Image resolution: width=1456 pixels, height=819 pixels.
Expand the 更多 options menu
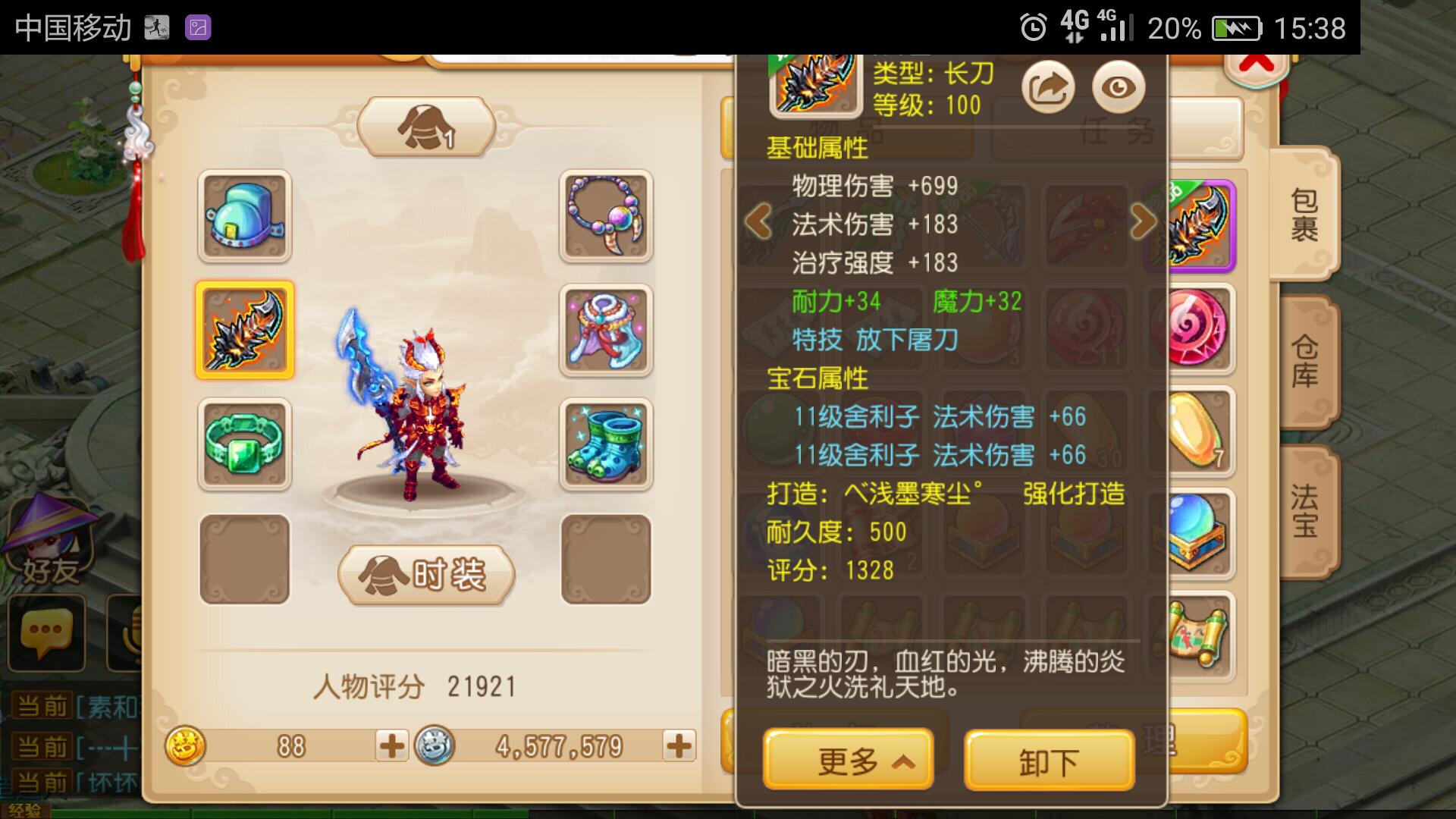(x=847, y=758)
